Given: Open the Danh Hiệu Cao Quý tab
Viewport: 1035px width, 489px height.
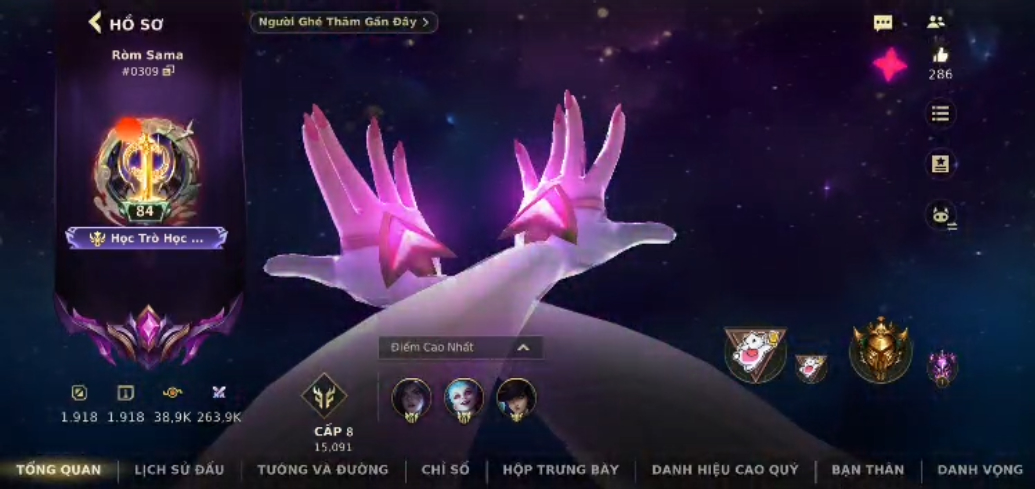Looking at the screenshot, I should [725, 469].
